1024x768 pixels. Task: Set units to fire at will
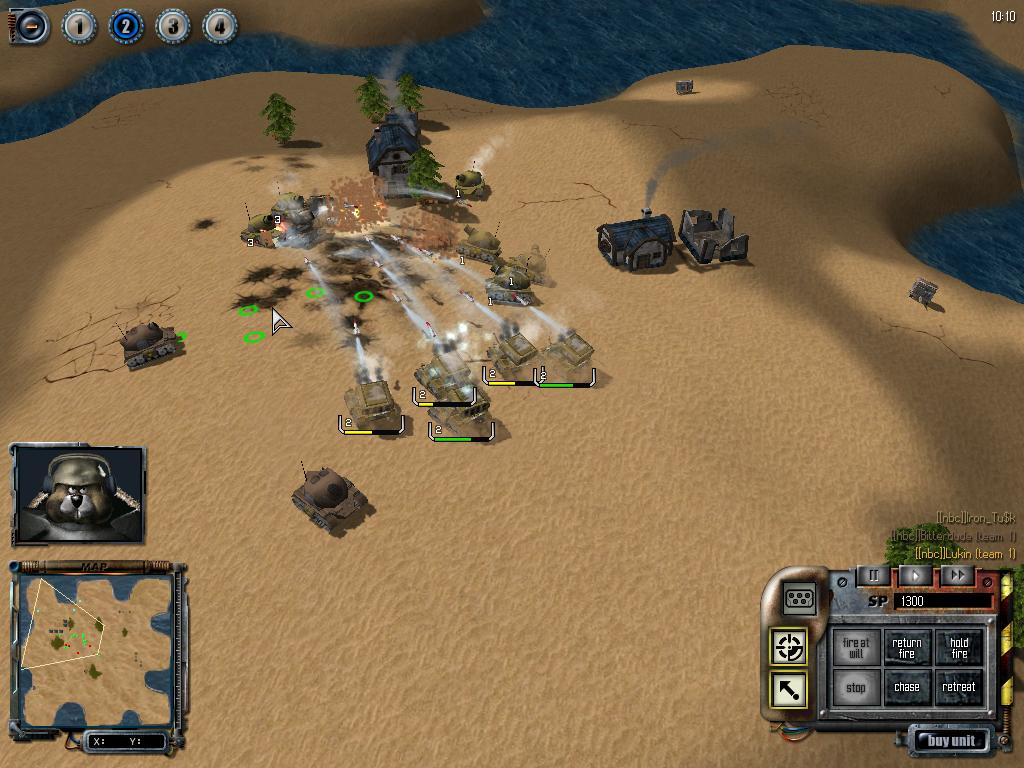[x=855, y=649]
